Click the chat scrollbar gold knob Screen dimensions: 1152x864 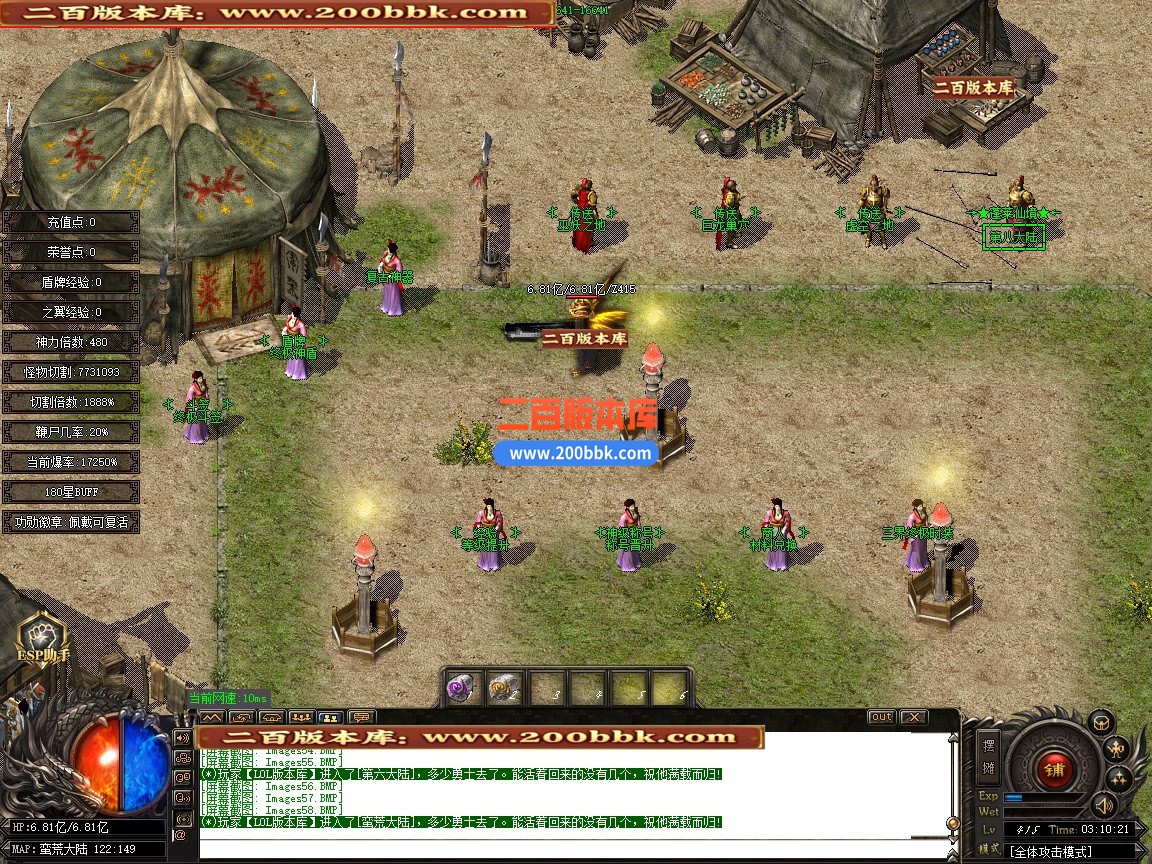(x=953, y=824)
